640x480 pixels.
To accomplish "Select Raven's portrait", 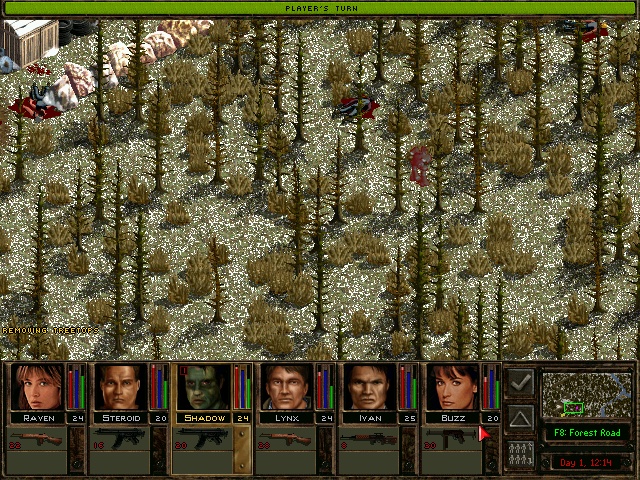I will [x=38, y=387].
